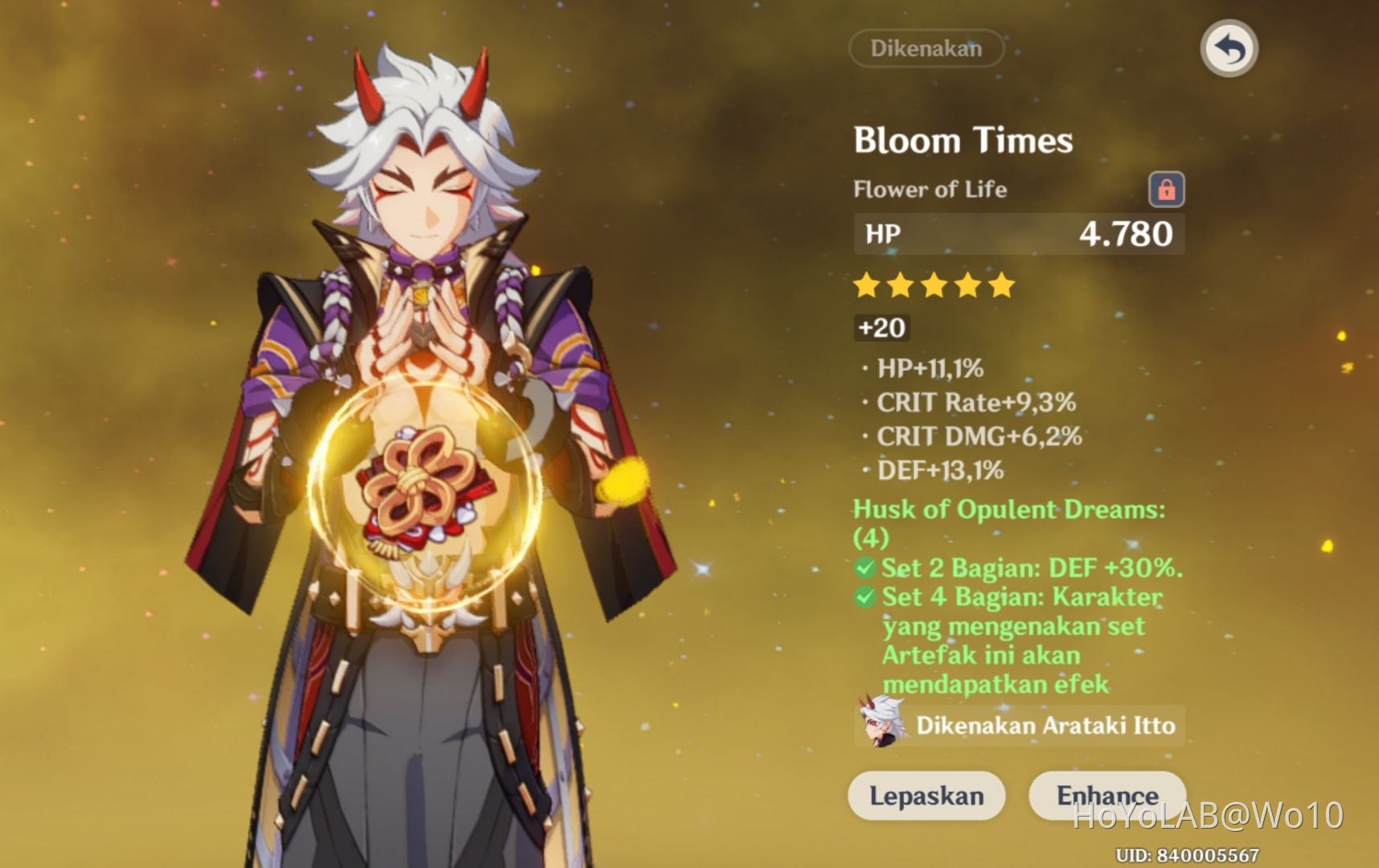
Task: Open the Bloom Times title heading
Action: [x=962, y=140]
